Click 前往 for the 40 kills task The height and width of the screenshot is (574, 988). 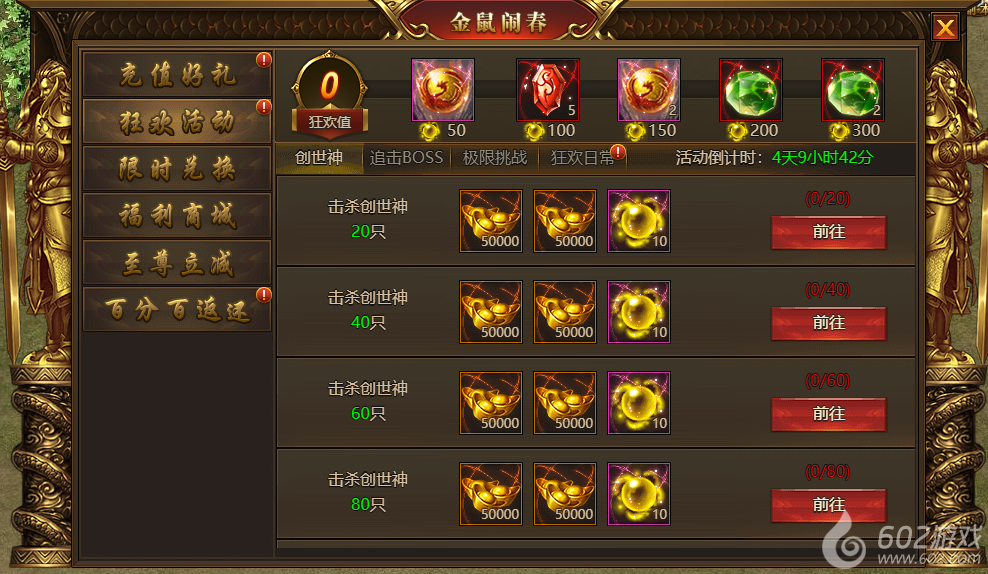(828, 323)
